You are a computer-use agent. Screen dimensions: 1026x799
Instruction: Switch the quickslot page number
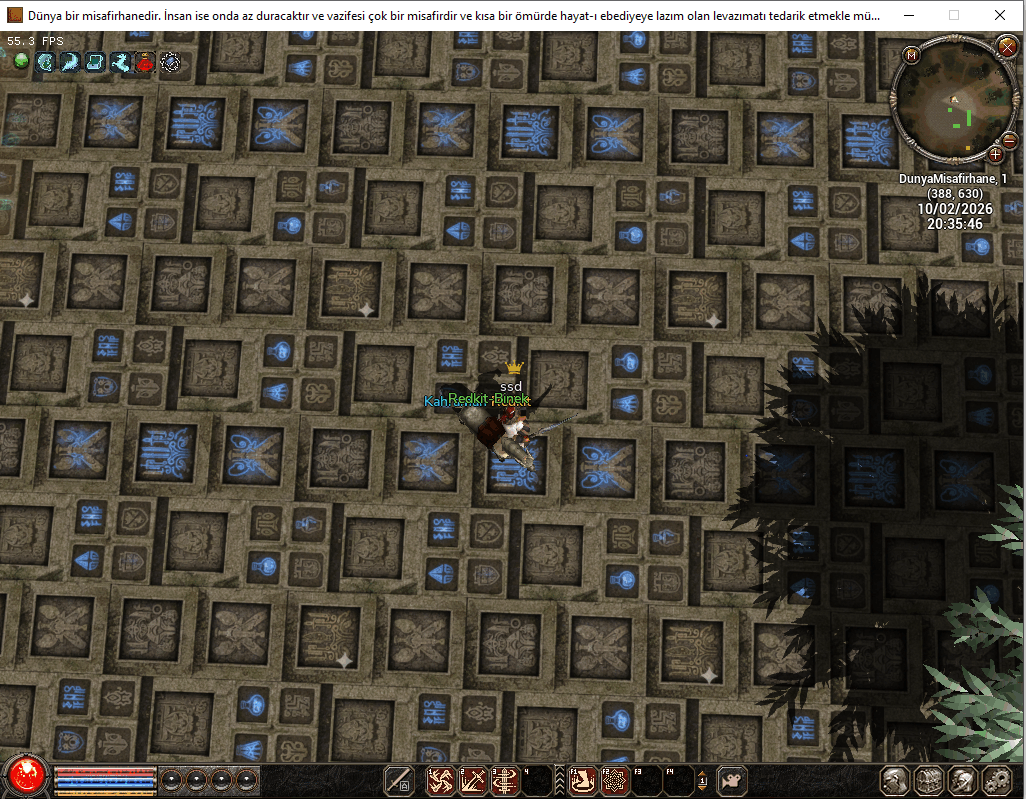tap(702, 780)
